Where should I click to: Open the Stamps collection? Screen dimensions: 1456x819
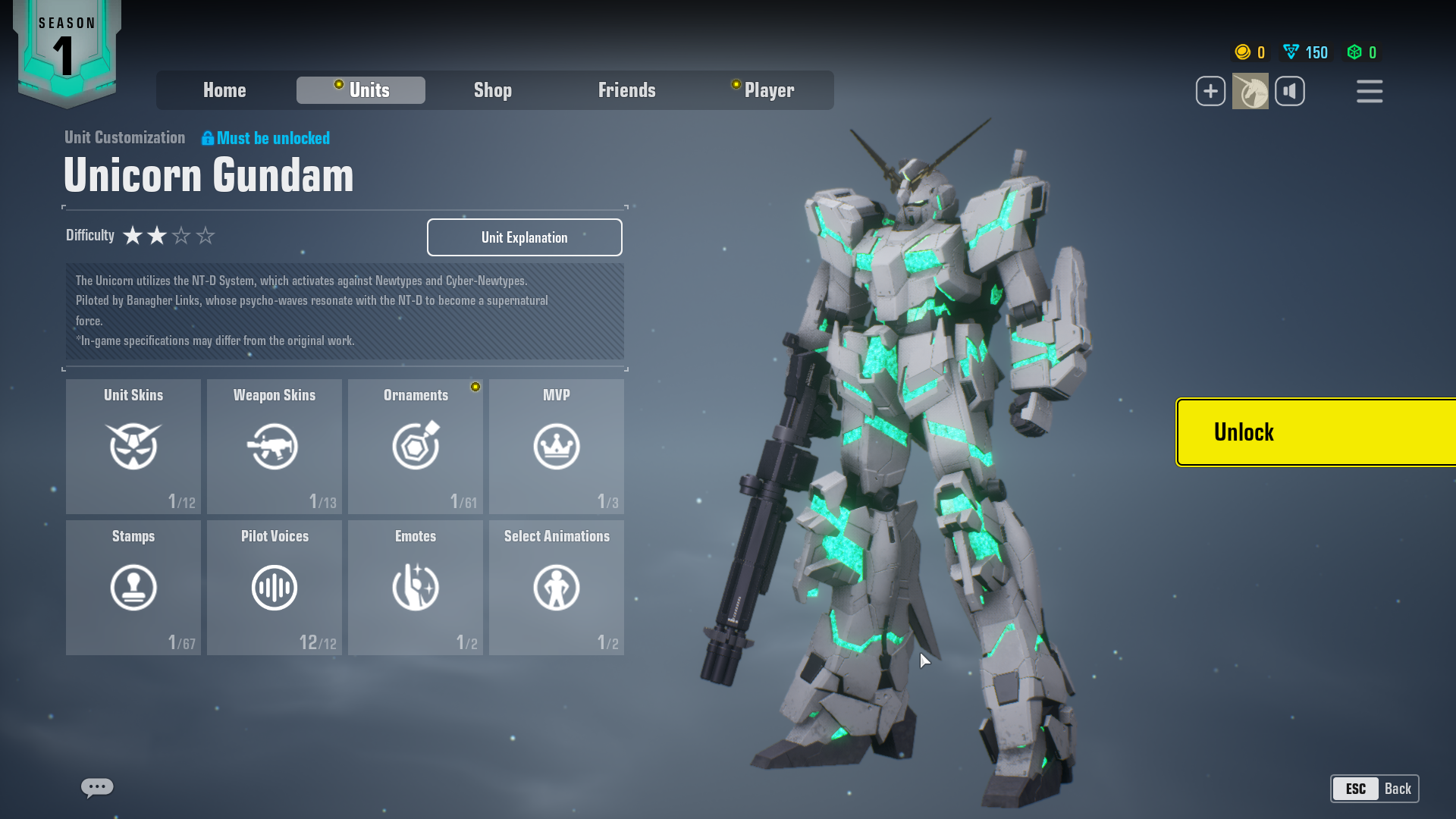point(133,587)
